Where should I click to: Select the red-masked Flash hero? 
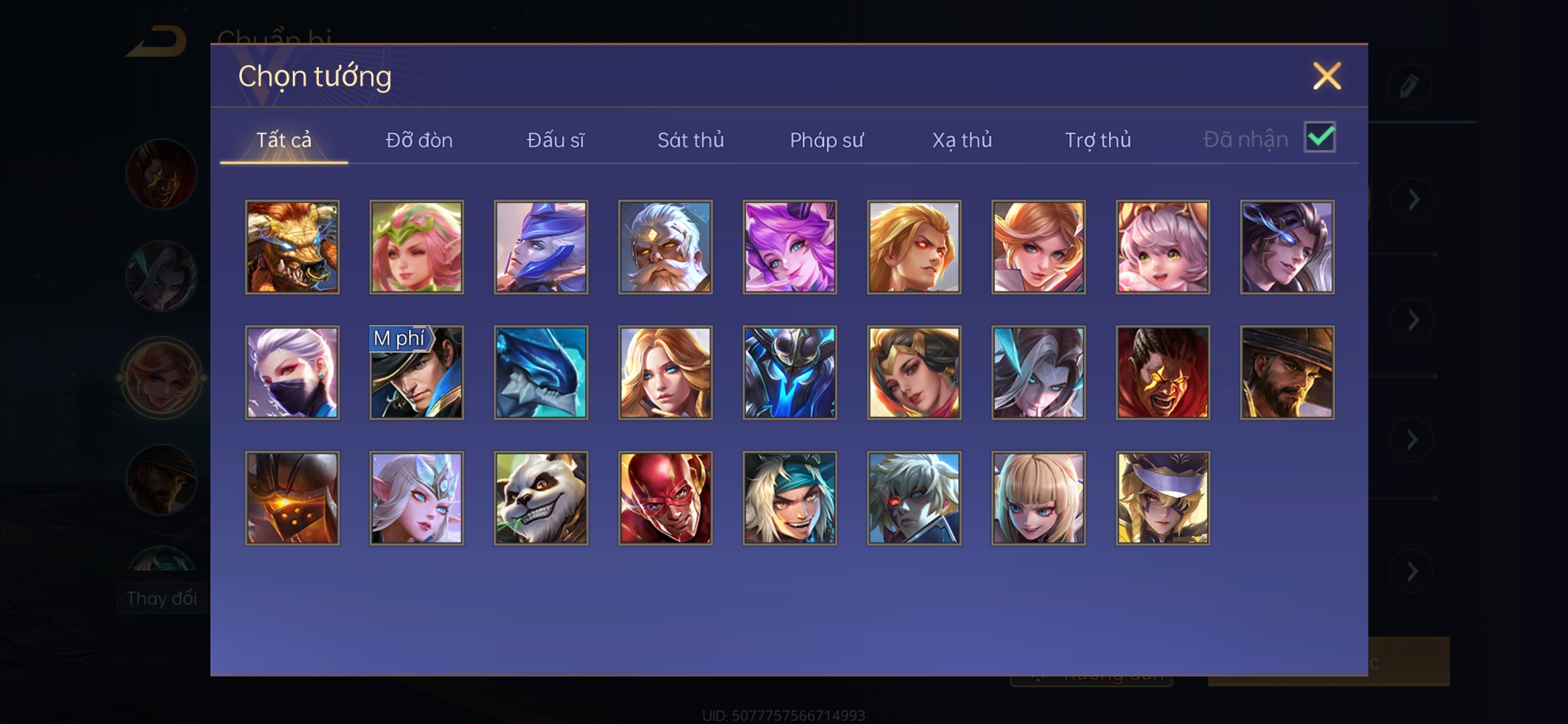click(x=665, y=498)
